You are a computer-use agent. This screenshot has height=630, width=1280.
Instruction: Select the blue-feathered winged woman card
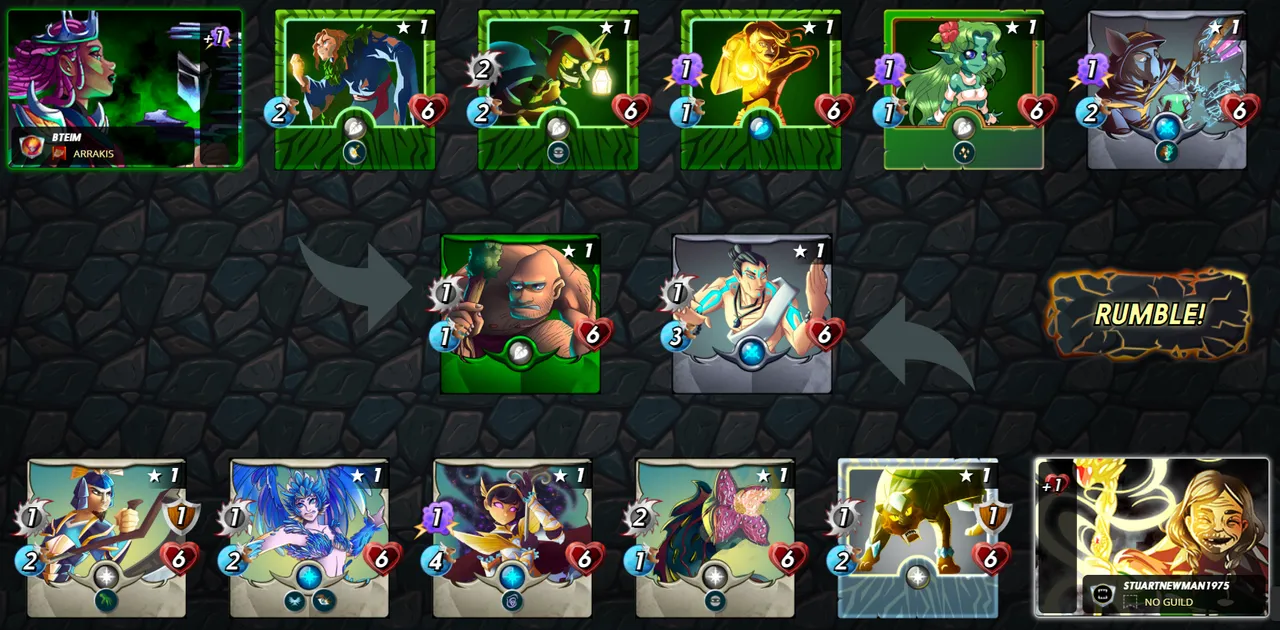(x=309, y=536)
